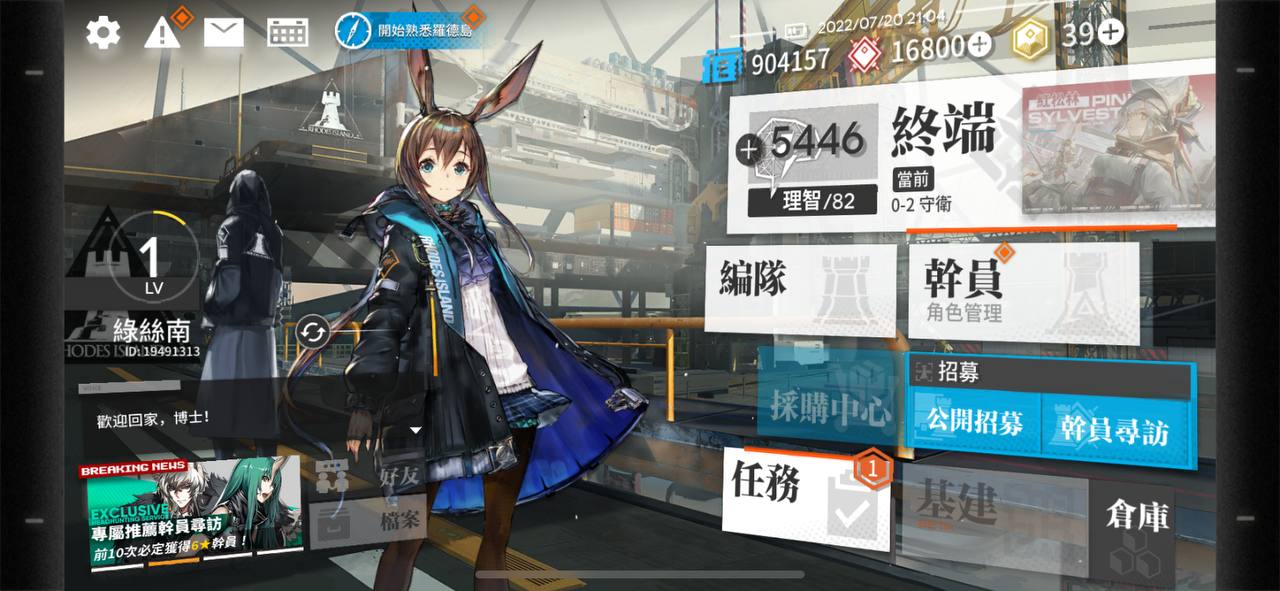Add more yellow tickets with the plus button

coord(1111,32)
